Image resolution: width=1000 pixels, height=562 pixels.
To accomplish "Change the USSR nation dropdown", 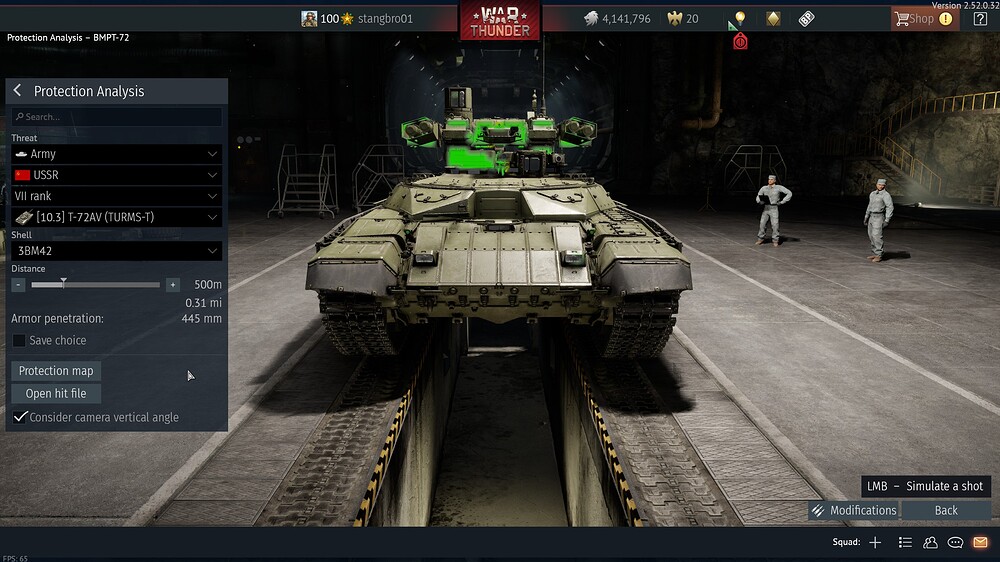I will coord(116,175).
